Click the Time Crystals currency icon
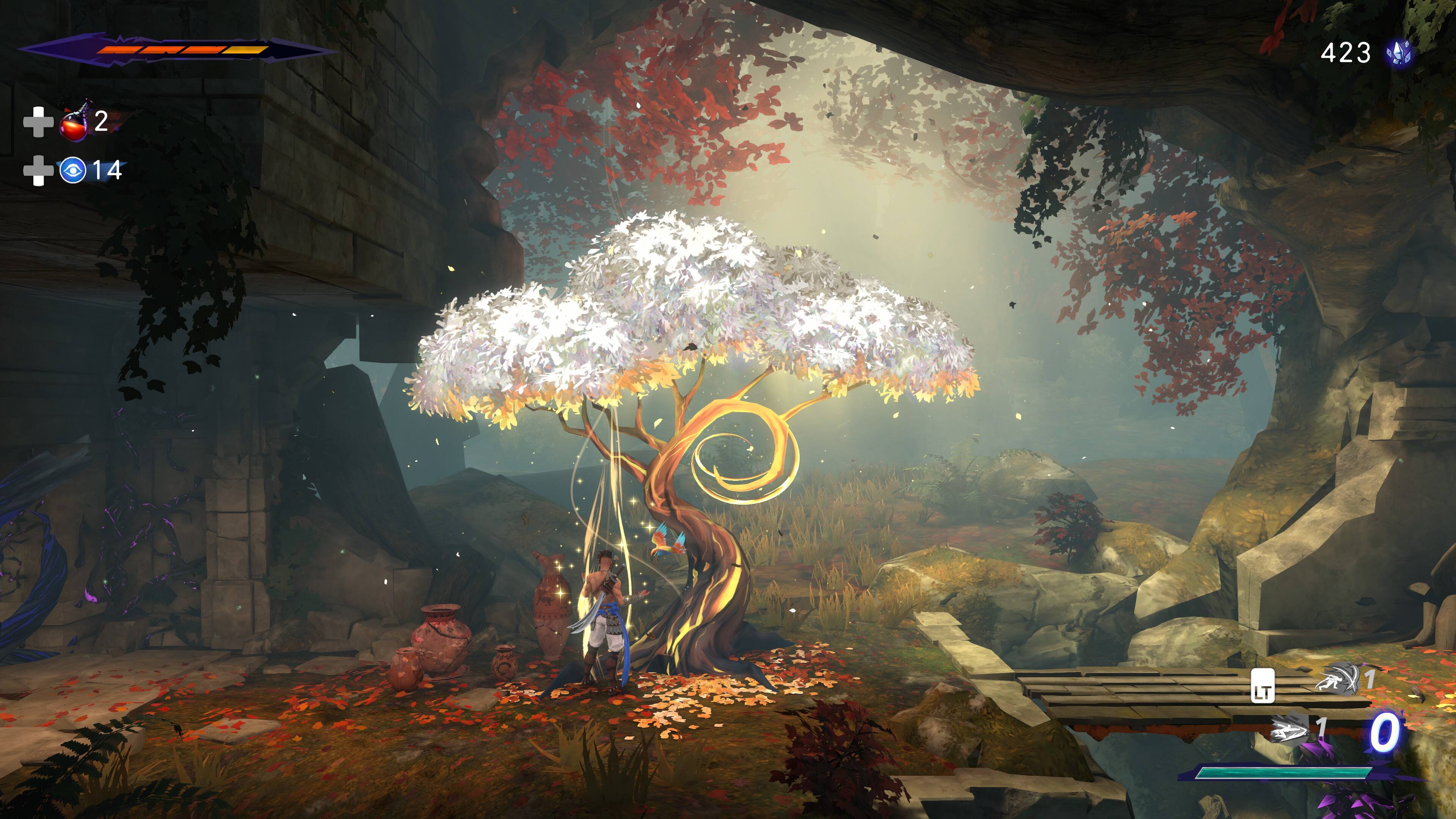Image resolution: width=1456 pixels, height=819 pixels. (x=1398, y=54)
